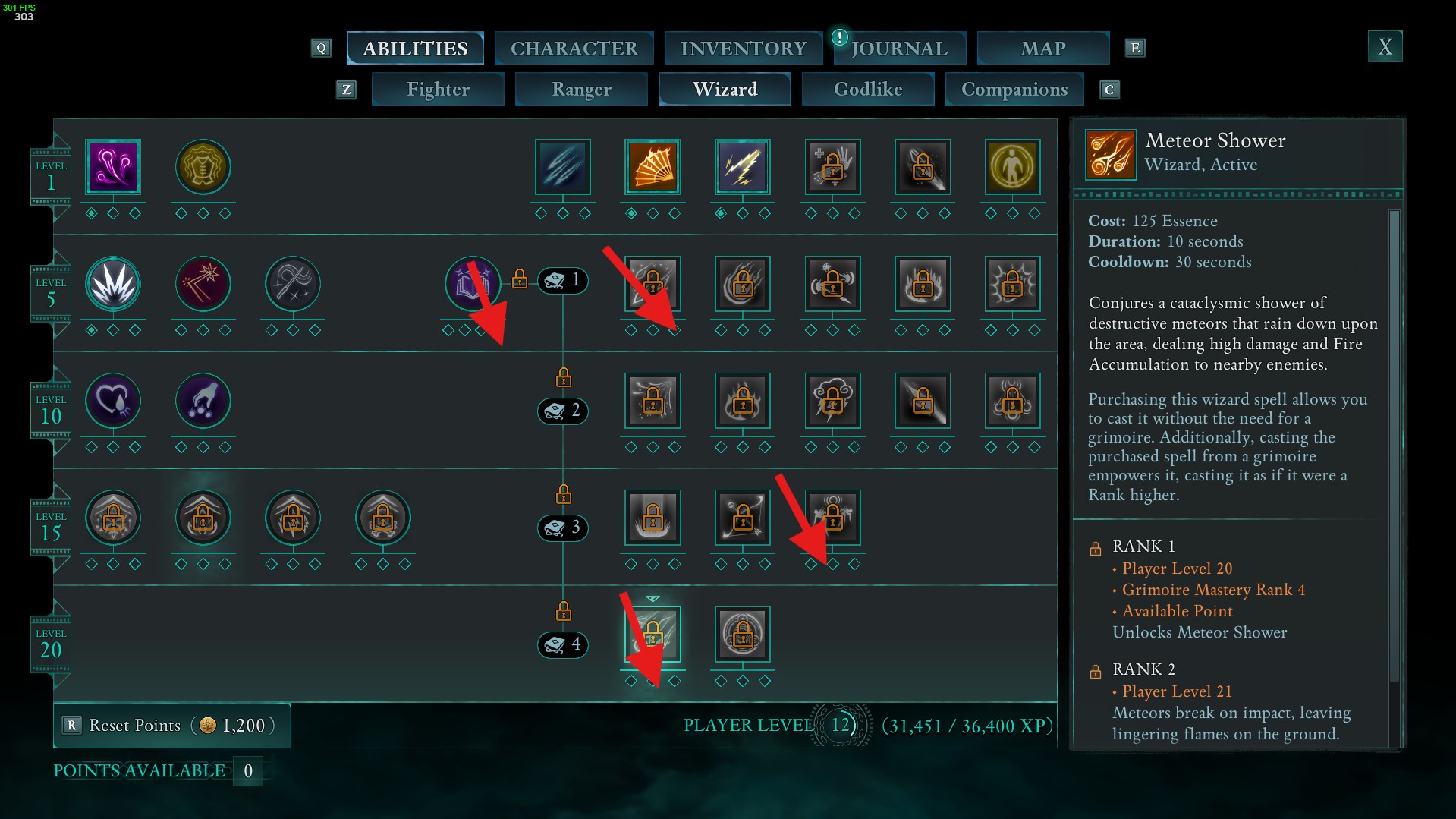
Task: Choose the lightning bolt spell icon
Action: pyautogui.click(x=742, y=167)
